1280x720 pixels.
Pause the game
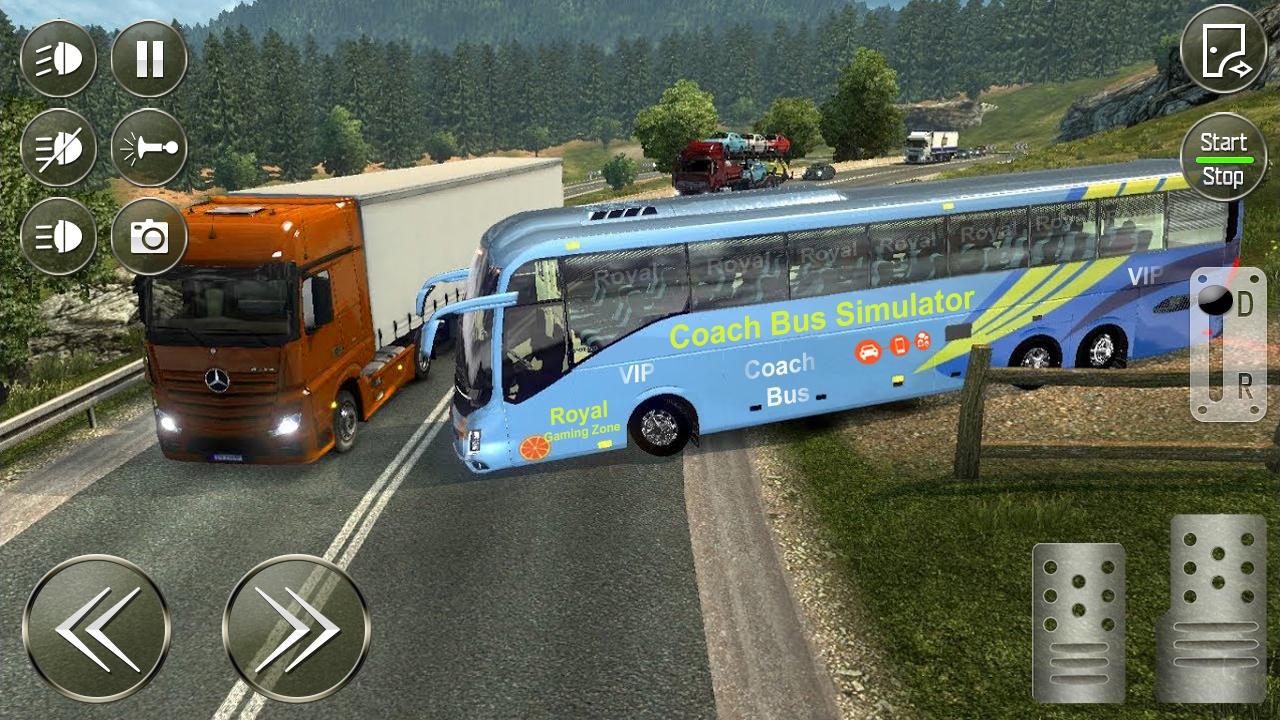[x=149, y=59]
